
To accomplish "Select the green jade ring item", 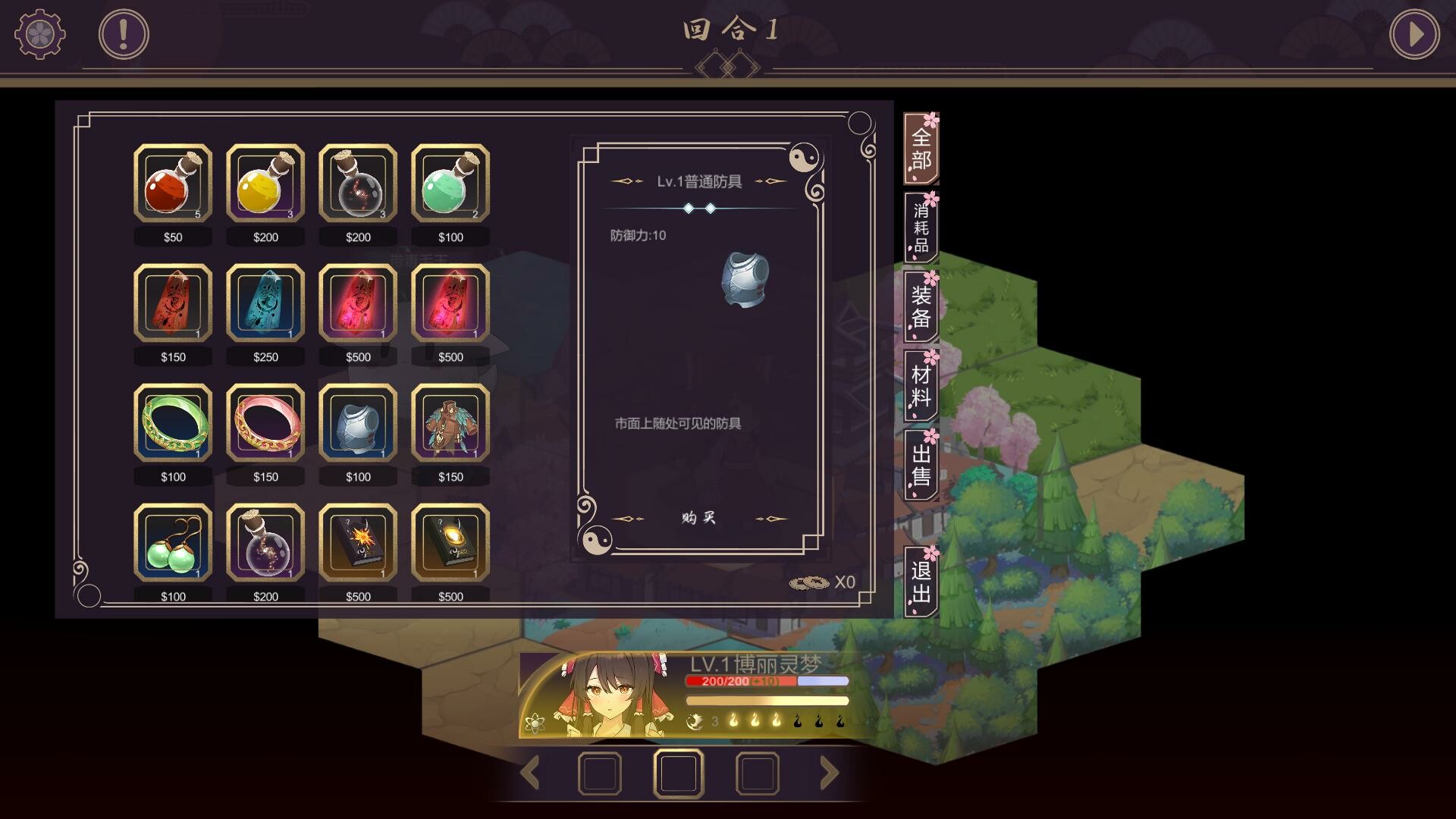I will 173,423.
